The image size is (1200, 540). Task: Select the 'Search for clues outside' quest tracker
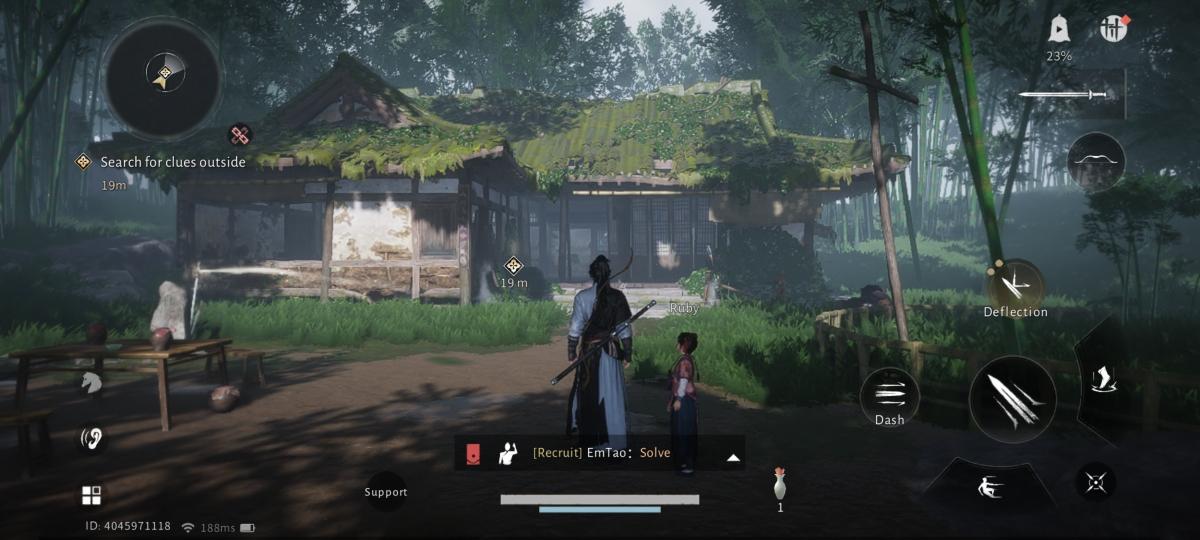(172, 162)
